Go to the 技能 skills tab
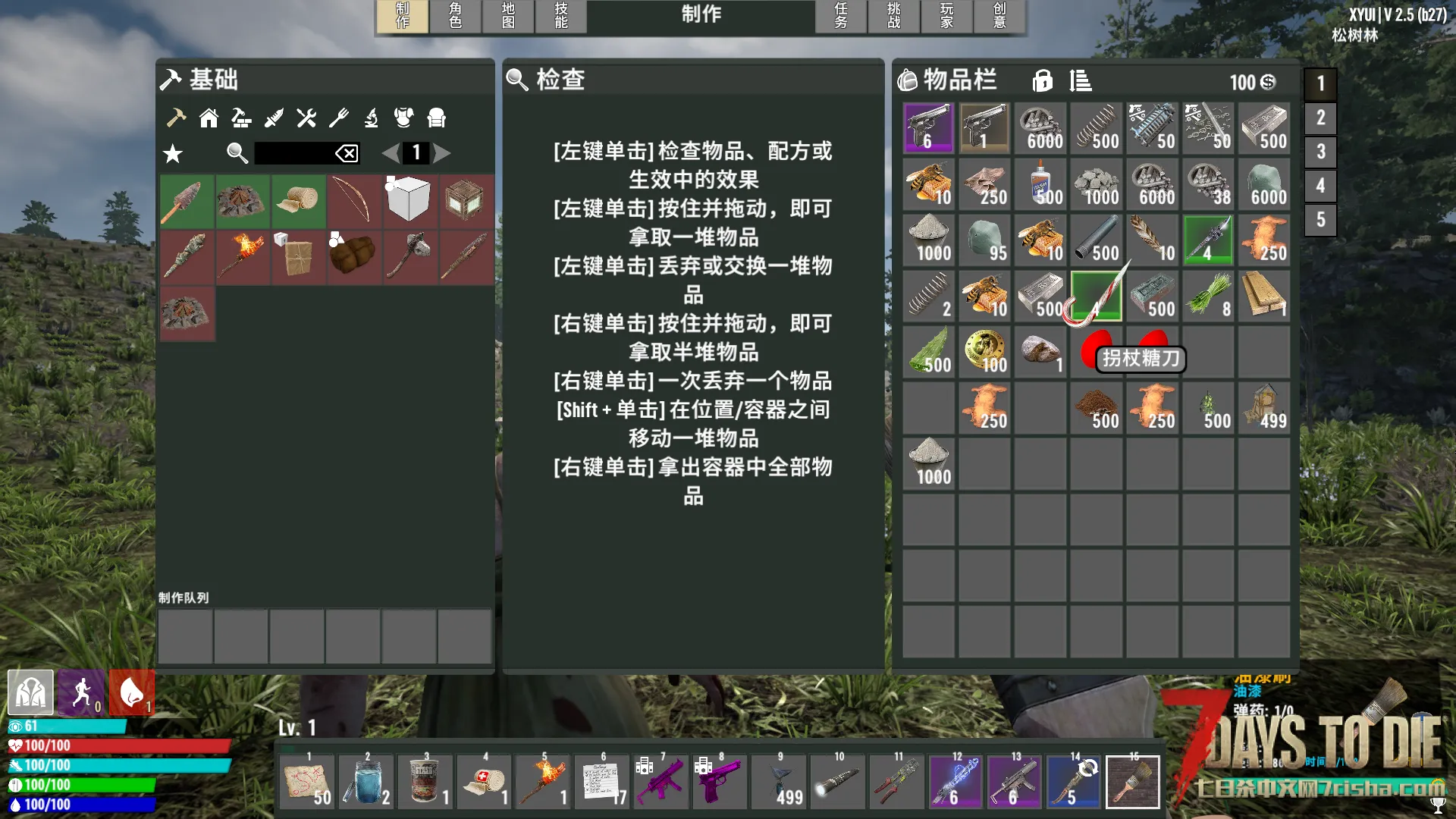The height and width of the screenshot is (819, 1456). (x=561, y=15)
